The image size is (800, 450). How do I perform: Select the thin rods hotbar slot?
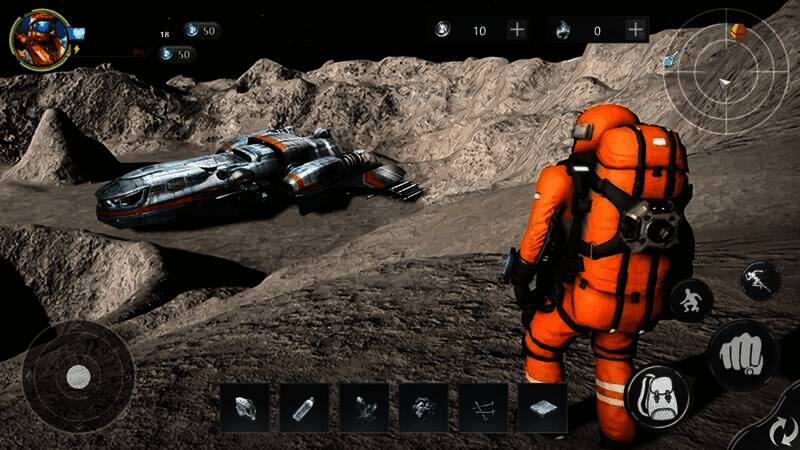[483, 408]
